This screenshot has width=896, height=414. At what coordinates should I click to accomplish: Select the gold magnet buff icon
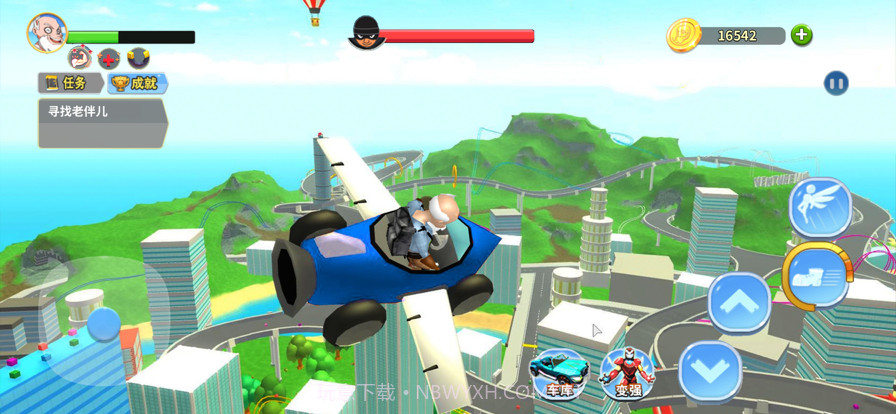tap(138, 58)
